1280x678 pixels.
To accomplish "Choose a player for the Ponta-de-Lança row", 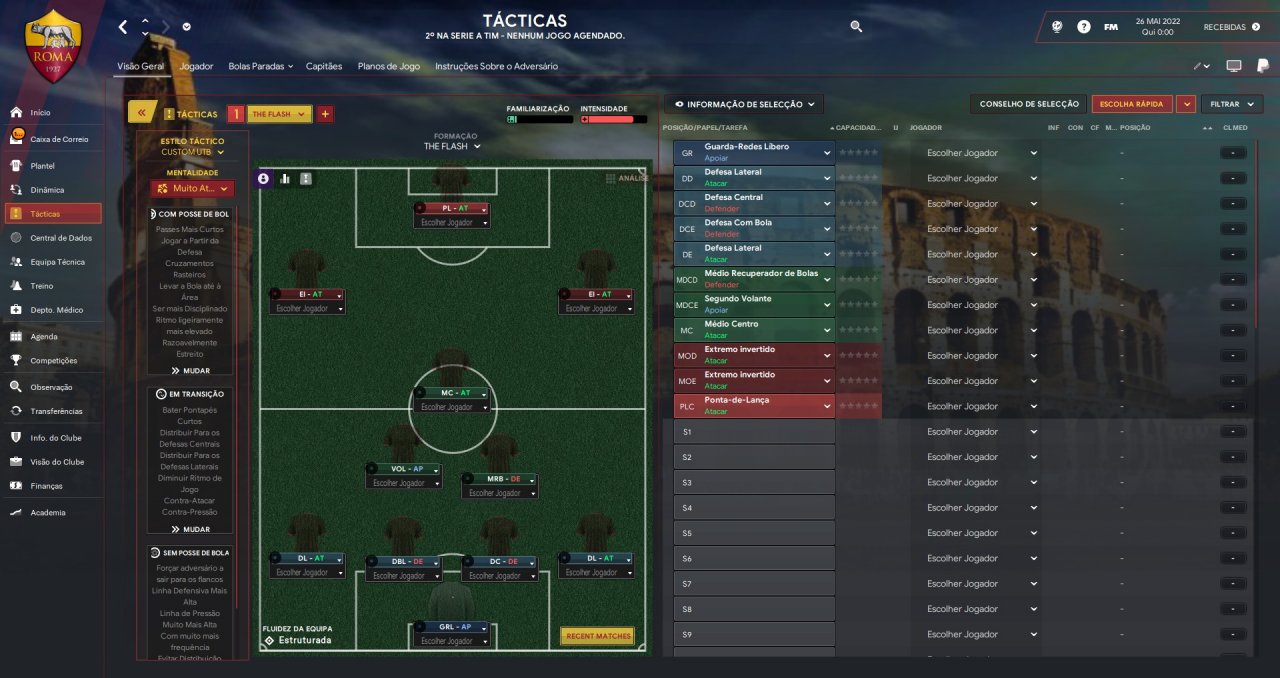I will click(x=982, y=406).
